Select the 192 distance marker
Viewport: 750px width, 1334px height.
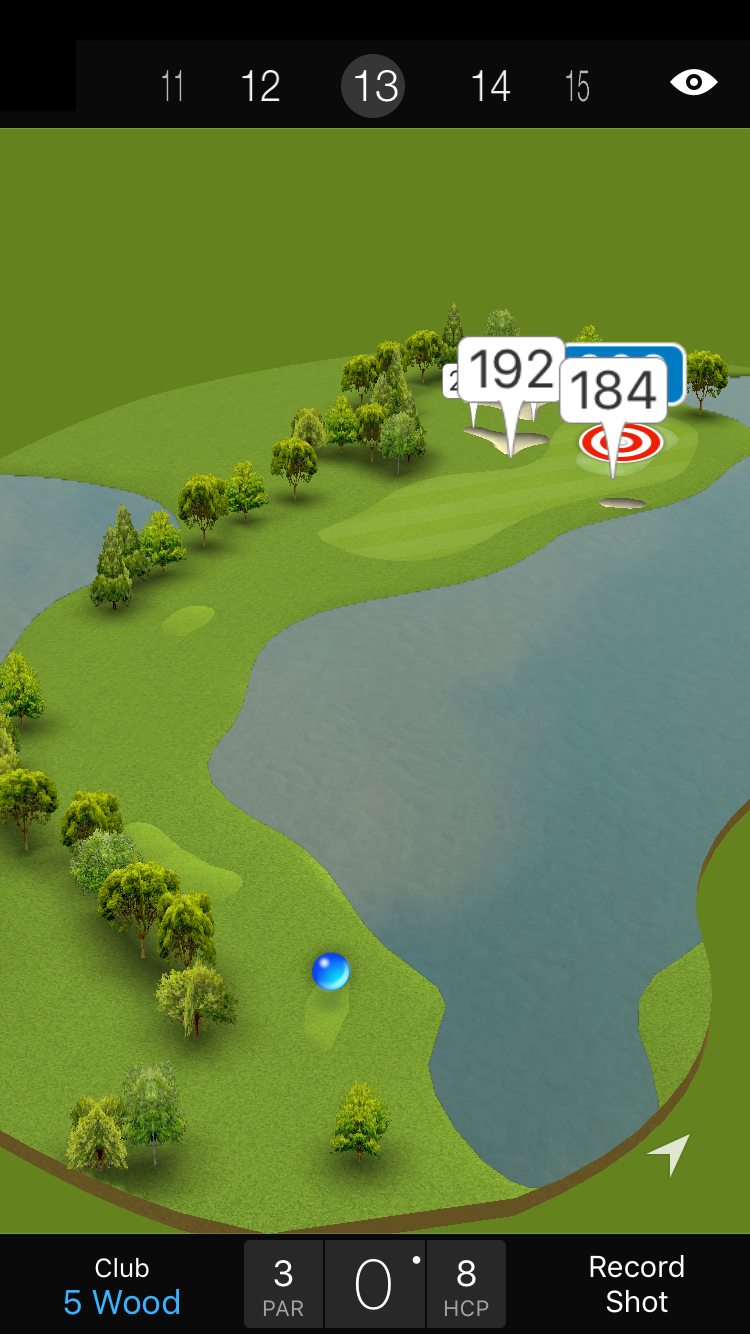[x=511, y=371]
